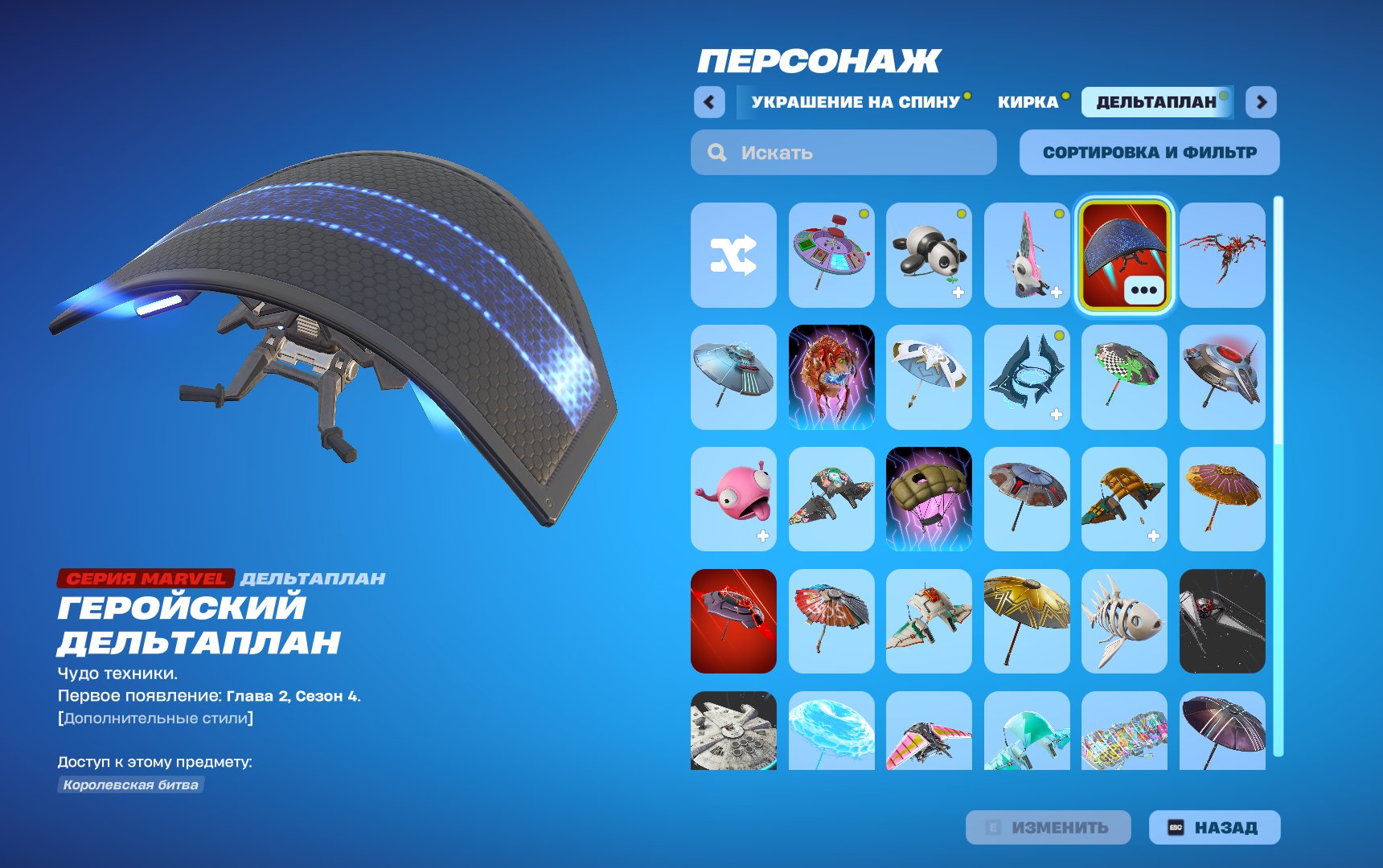The image size is (1383, 868).
Task: Select the panda glider
Action: 929,256
